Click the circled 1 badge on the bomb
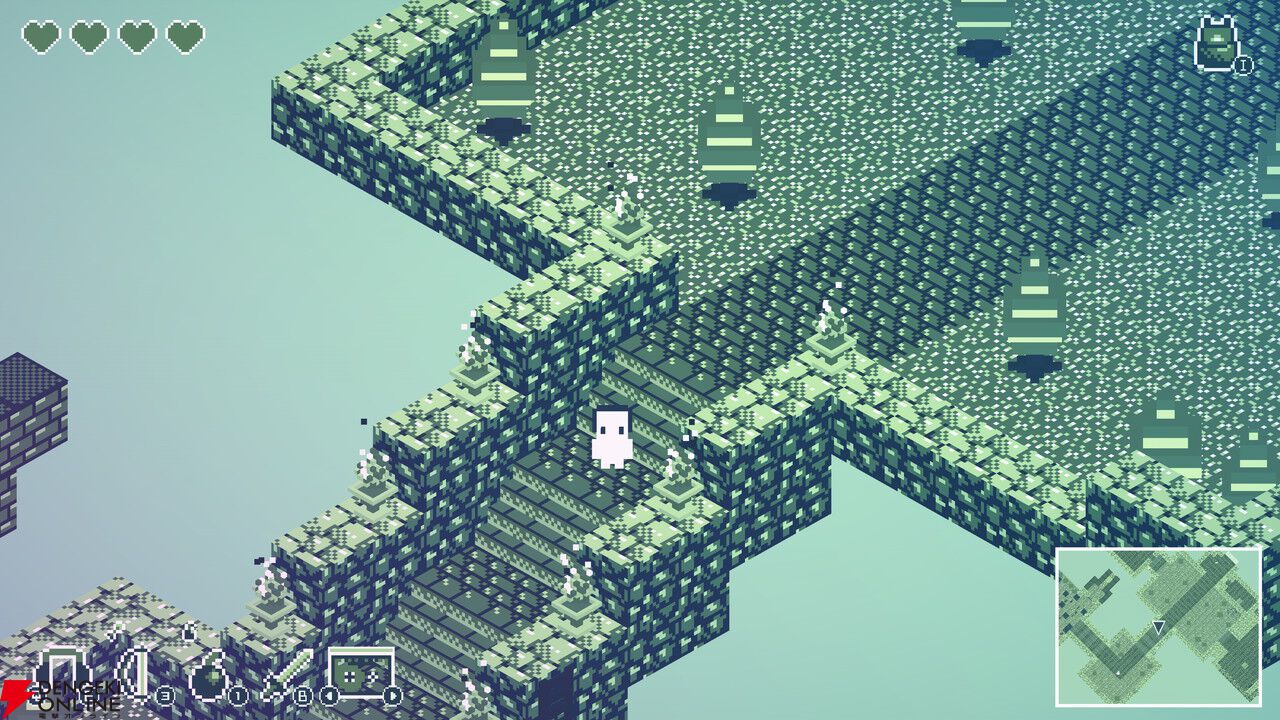 [x=237, y=694]
